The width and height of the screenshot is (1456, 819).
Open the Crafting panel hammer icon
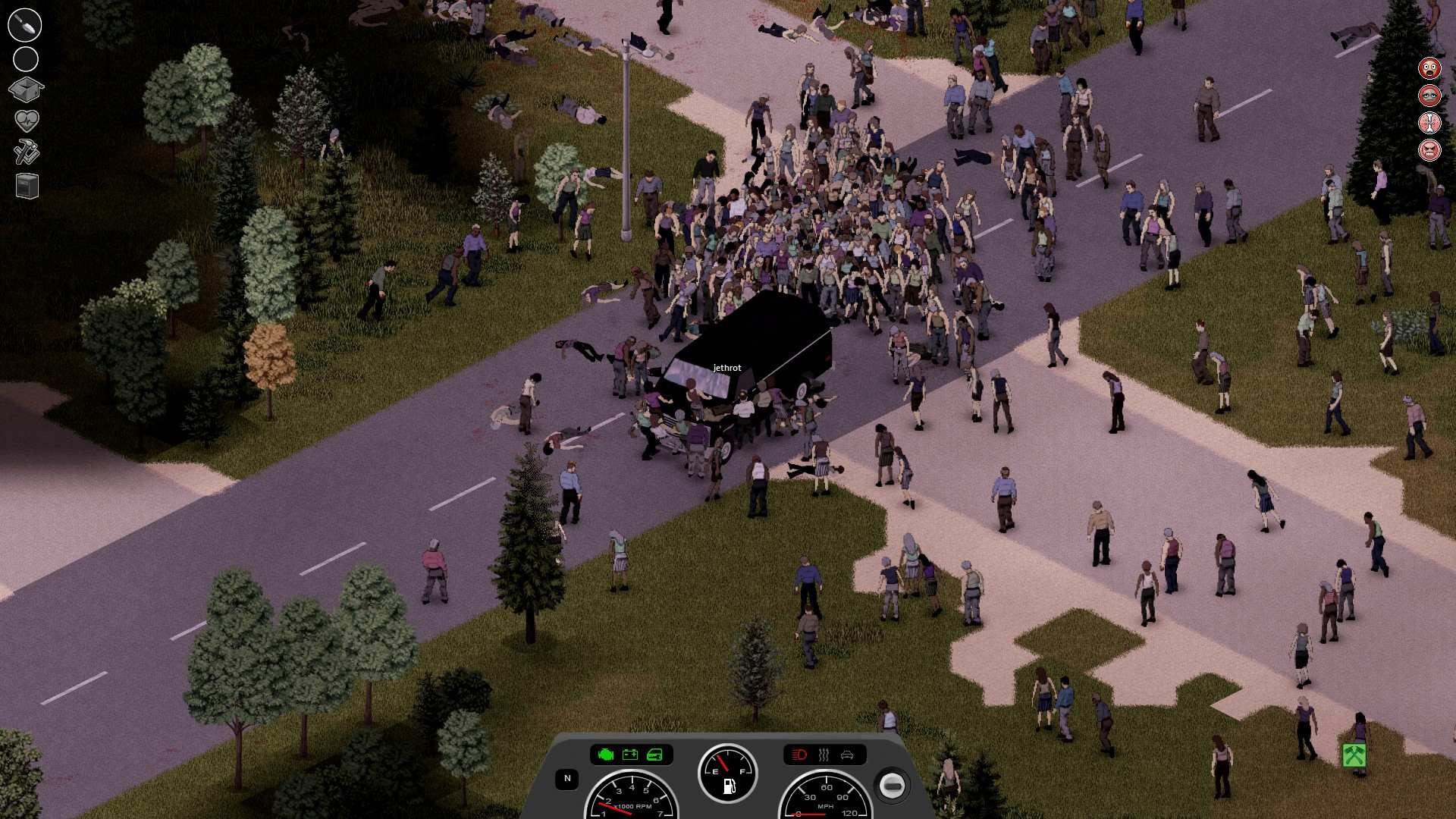(x=26, y=152)
